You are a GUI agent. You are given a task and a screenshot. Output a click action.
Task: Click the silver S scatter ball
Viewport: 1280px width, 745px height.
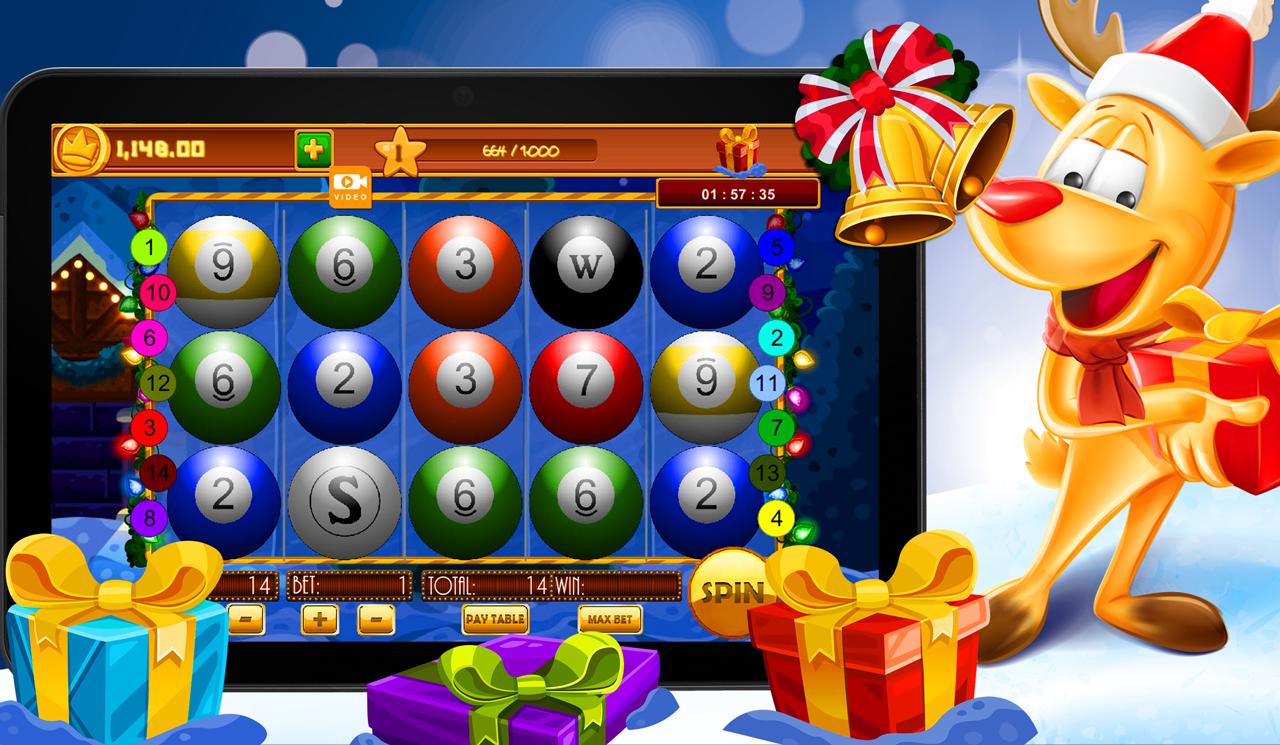[x=345, y=499]
